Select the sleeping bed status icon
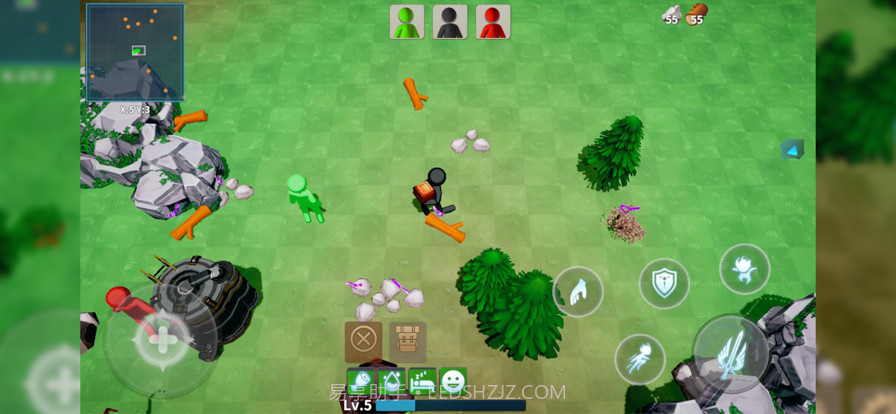 (x=422, y=381)
